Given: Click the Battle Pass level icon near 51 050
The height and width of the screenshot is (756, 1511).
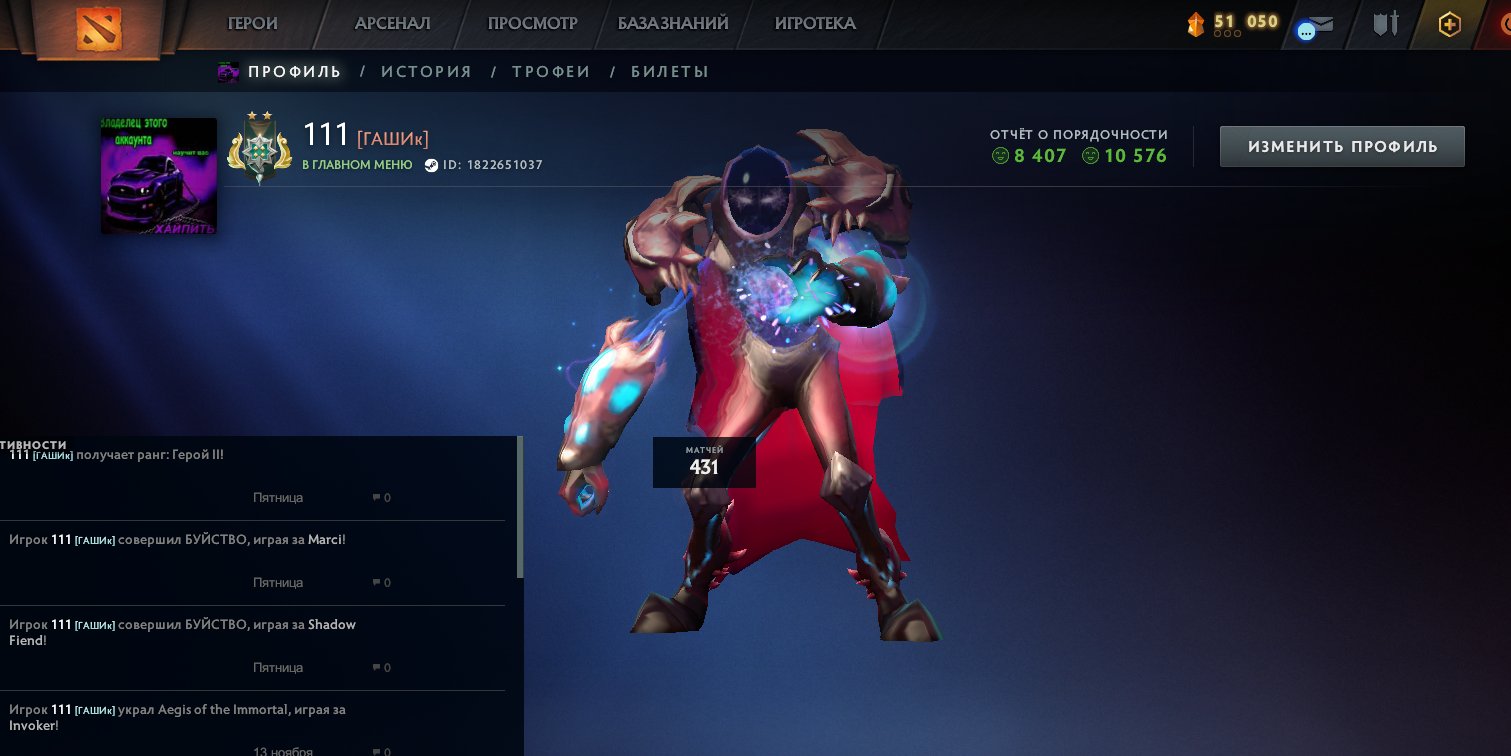Looking at the screenshot, I should 1196,24.
